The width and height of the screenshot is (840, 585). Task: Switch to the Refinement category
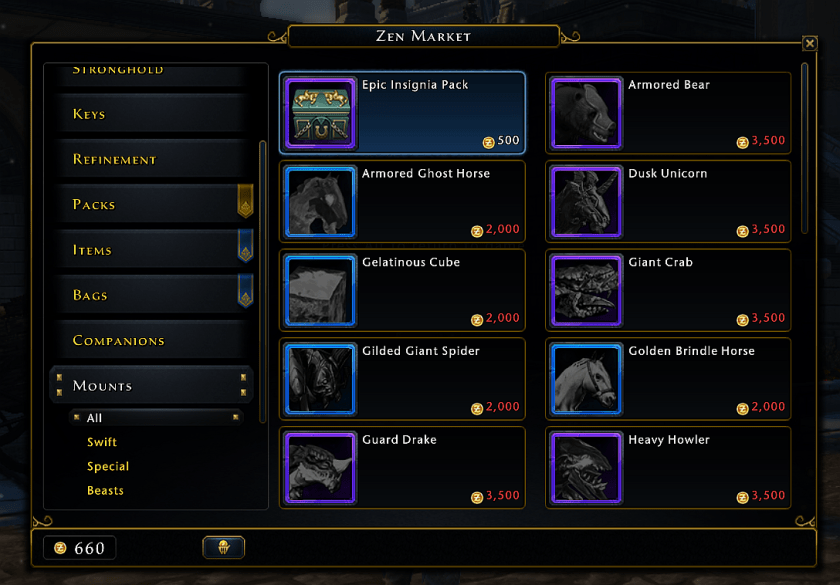pyautogui.click(x=150, y=159)
